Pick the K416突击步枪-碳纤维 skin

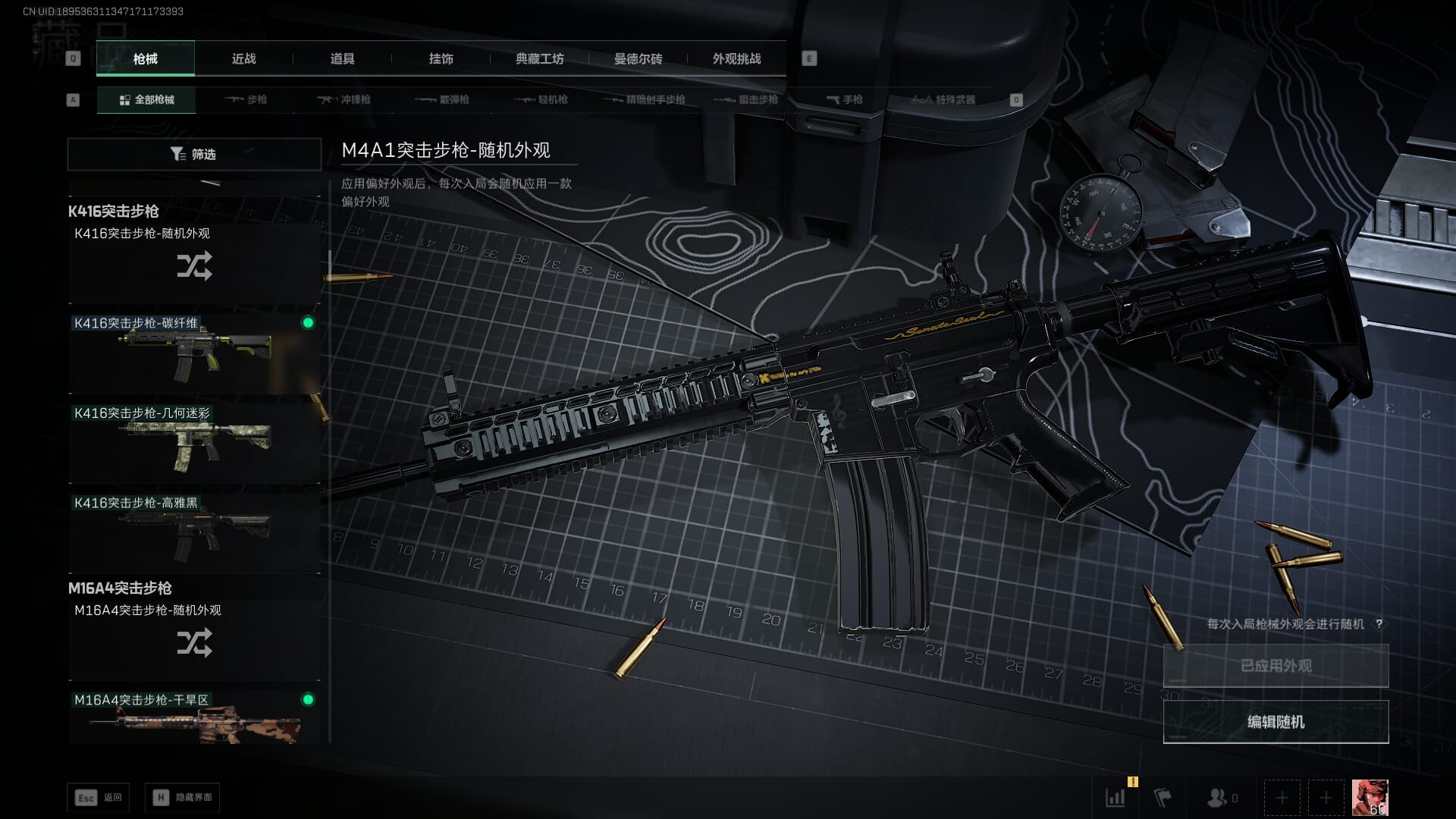point(194,352)
